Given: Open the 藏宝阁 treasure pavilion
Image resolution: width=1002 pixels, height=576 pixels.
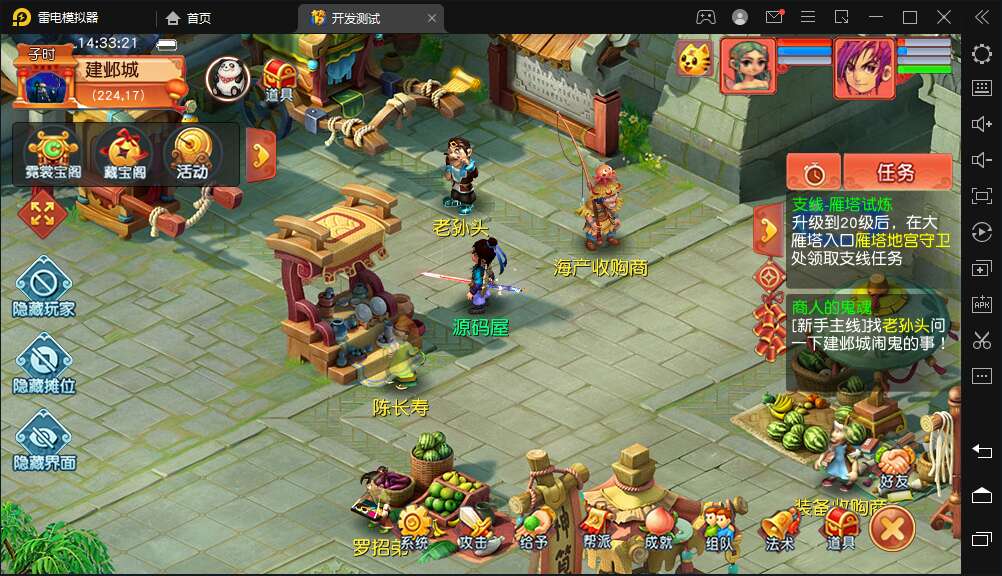Looking at the screenshot, I should [125, 153].
